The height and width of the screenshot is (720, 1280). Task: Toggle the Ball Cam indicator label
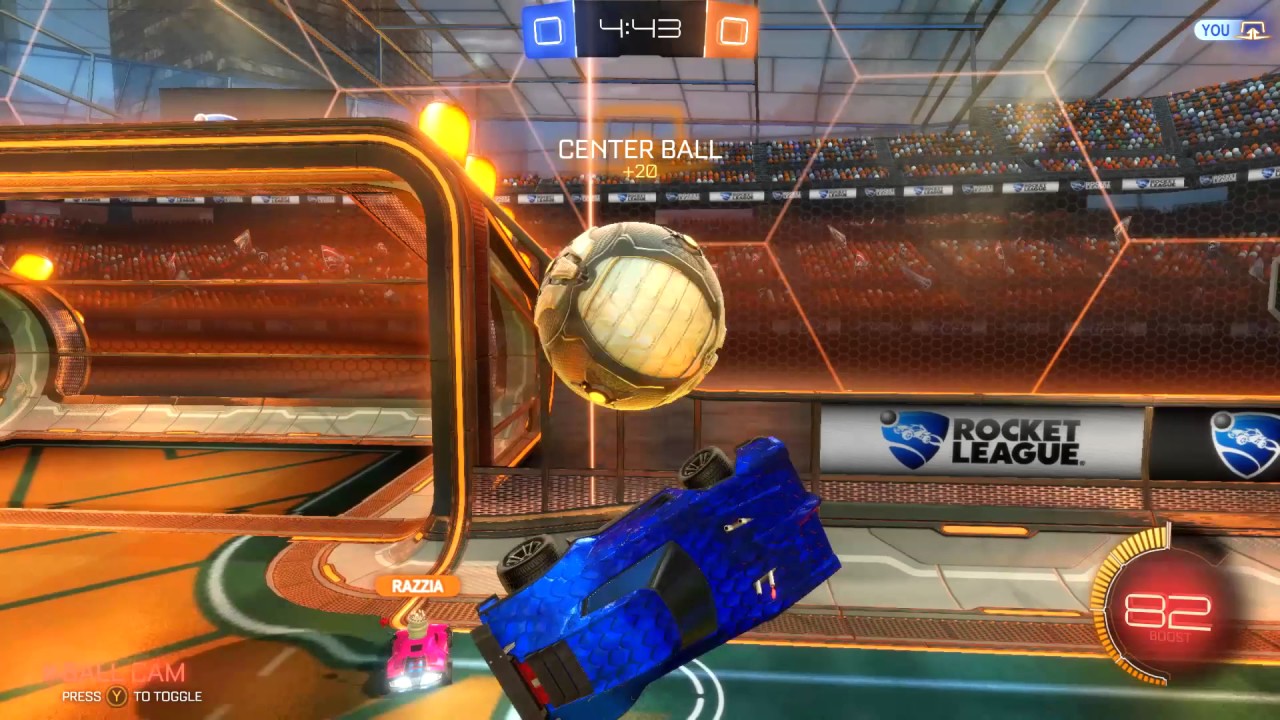(x=114, y=673)
